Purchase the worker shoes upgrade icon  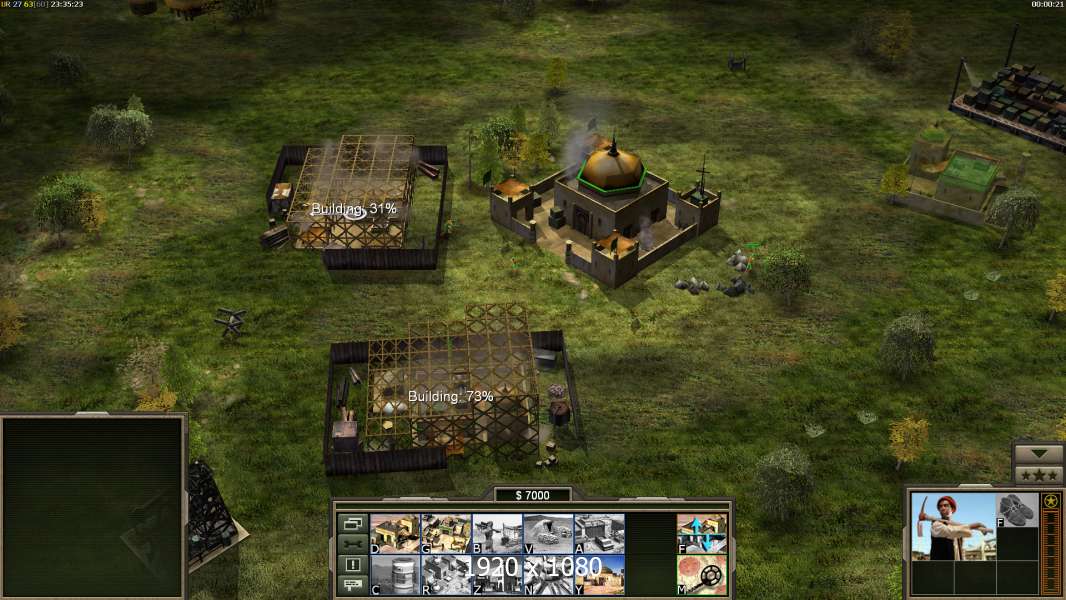pyautogui.click(x=1018, y=510)
